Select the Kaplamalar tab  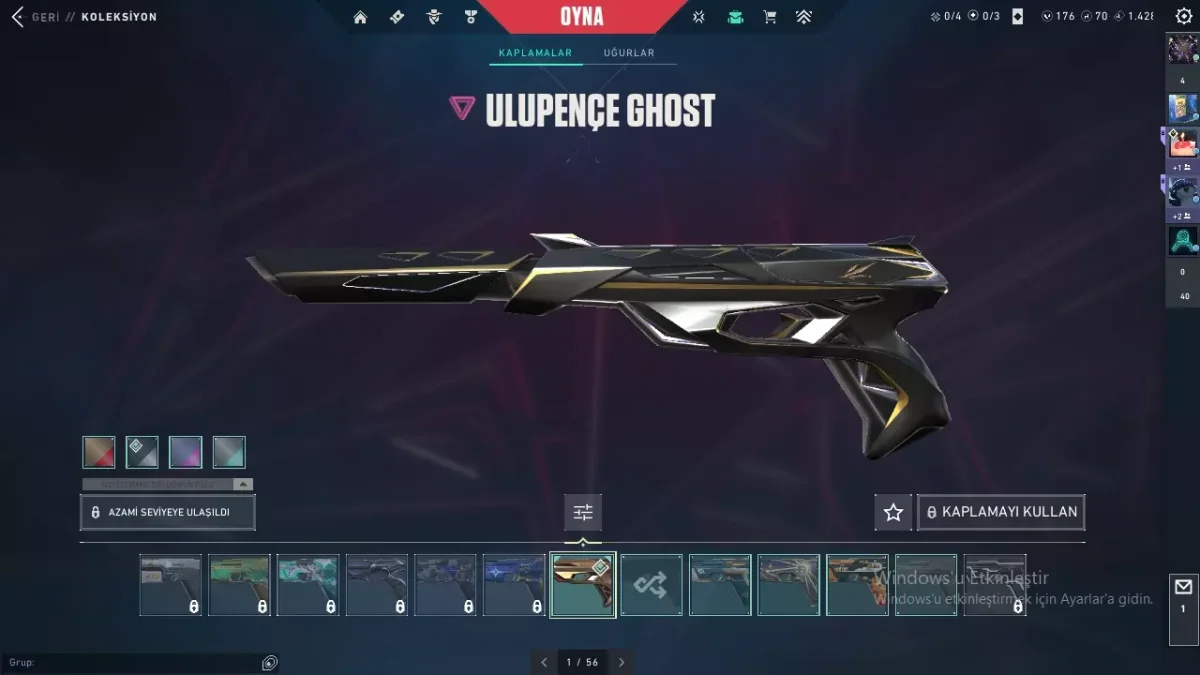pyautogui.click(x=535, y=53)
